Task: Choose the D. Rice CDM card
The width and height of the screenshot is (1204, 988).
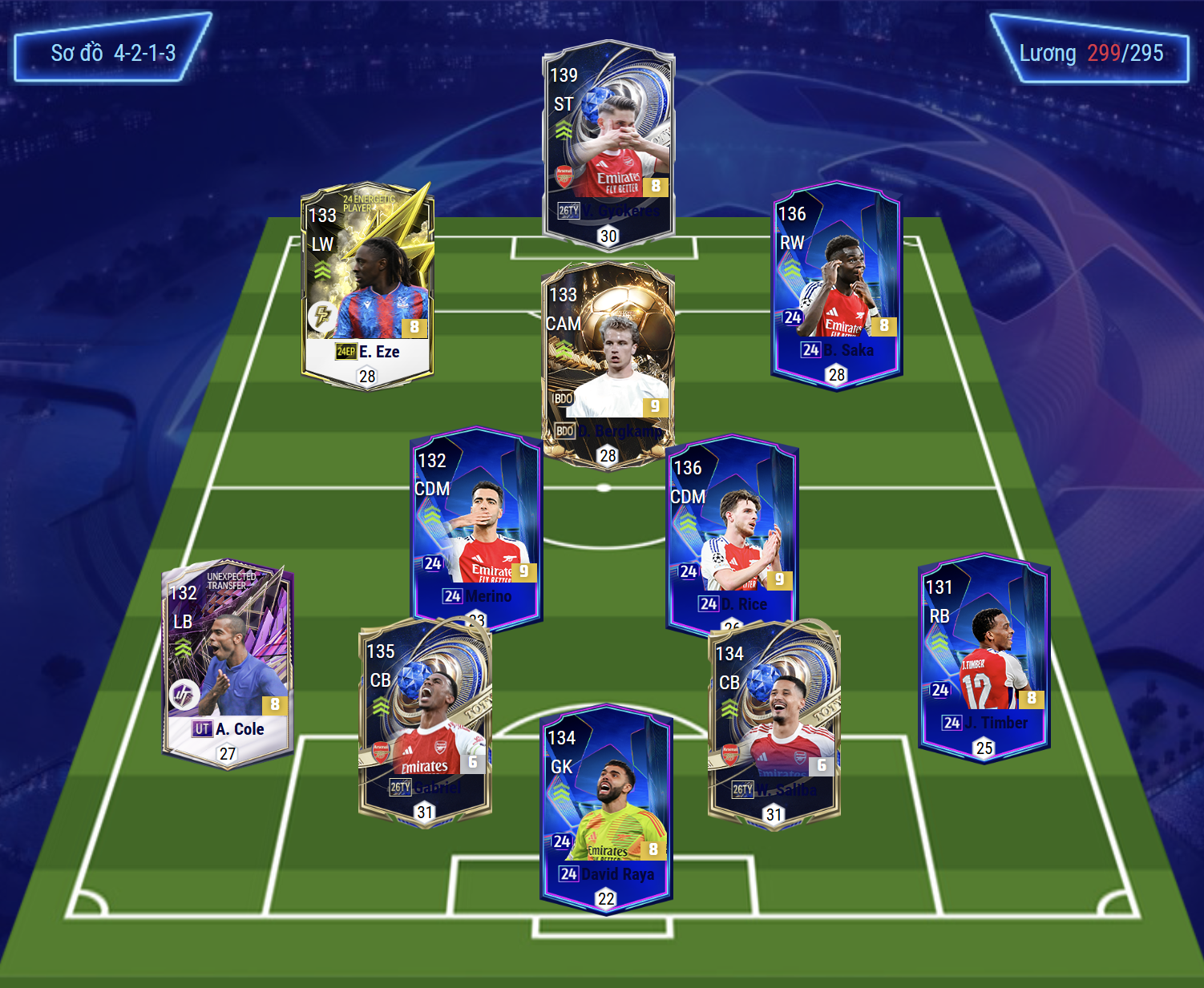Action: pyautogui.click(x=732, y=532)
